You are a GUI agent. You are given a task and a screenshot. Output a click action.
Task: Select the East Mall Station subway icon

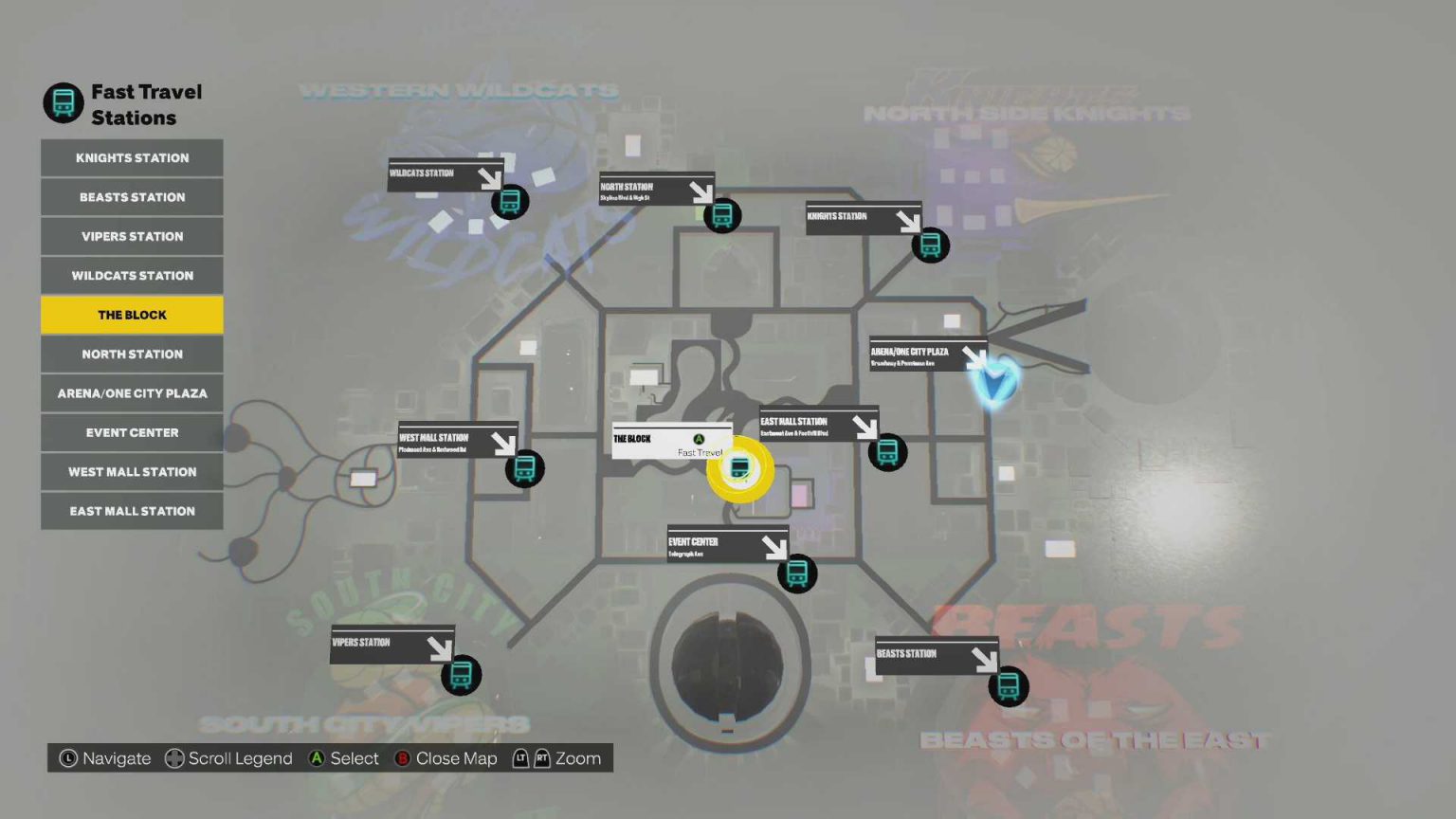pos(886,452)
